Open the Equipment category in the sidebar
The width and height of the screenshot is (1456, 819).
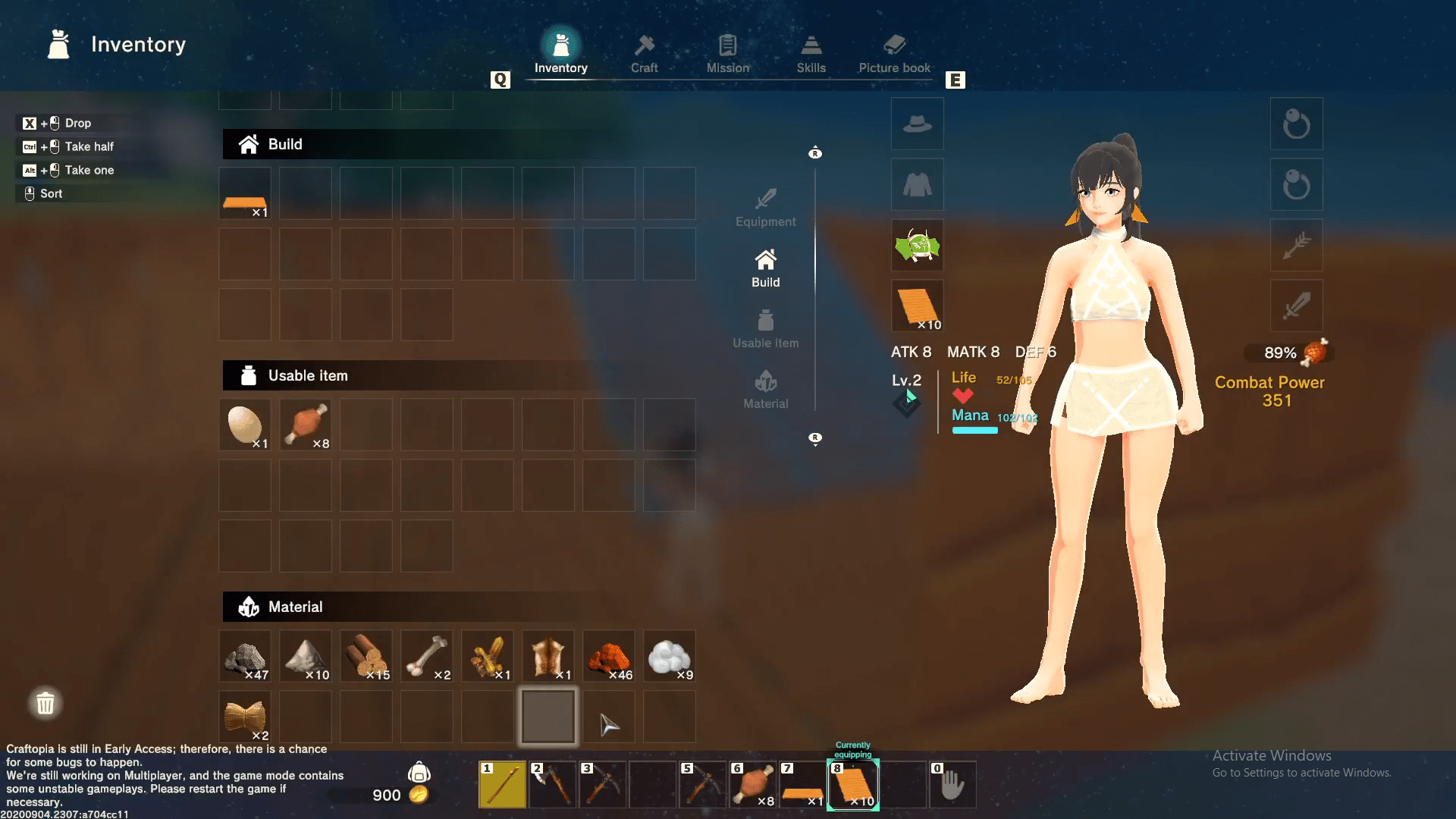point(765,206)
